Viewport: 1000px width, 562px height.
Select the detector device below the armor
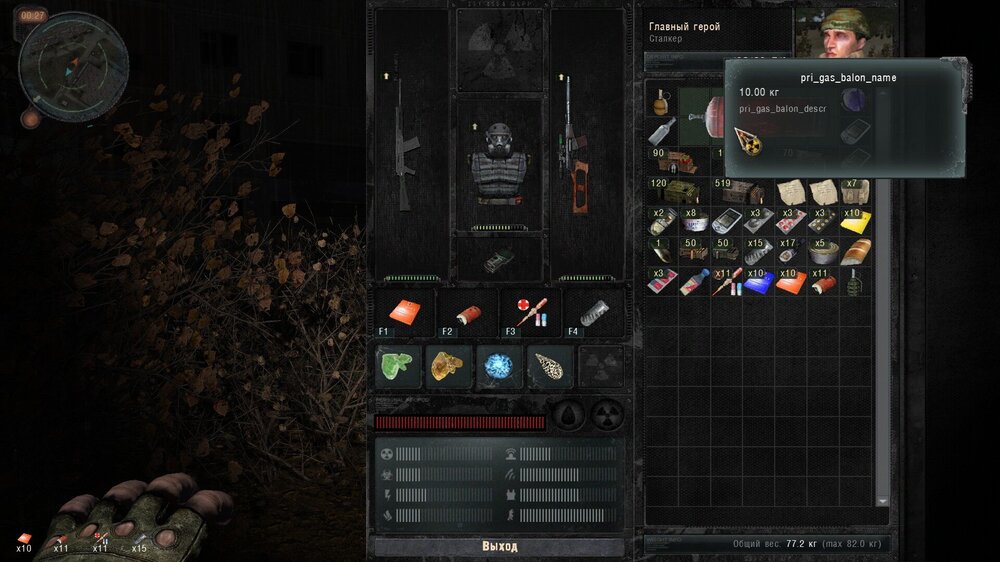498,260
